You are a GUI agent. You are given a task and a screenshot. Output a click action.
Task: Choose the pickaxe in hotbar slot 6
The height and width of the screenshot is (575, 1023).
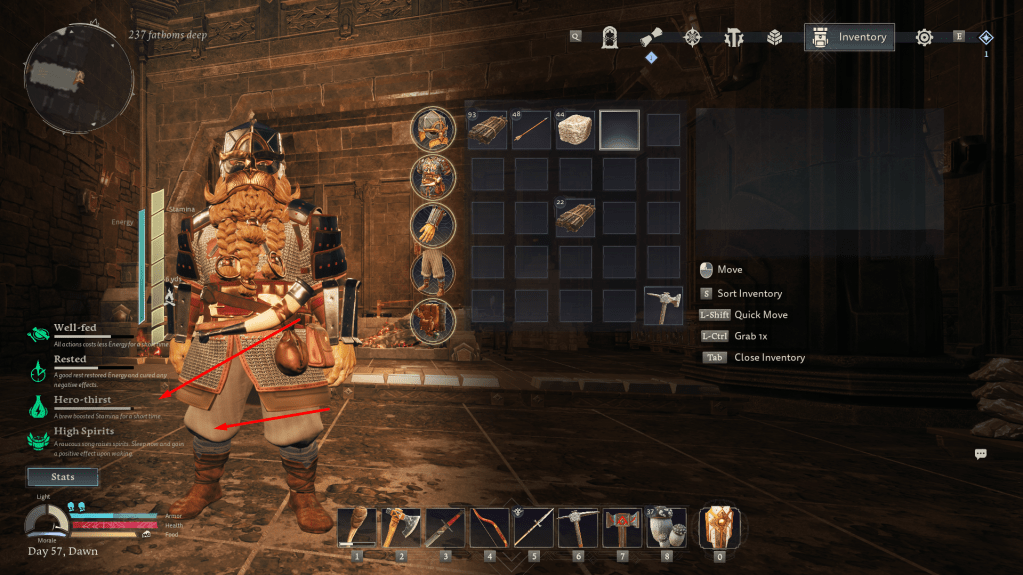[578, 528]
